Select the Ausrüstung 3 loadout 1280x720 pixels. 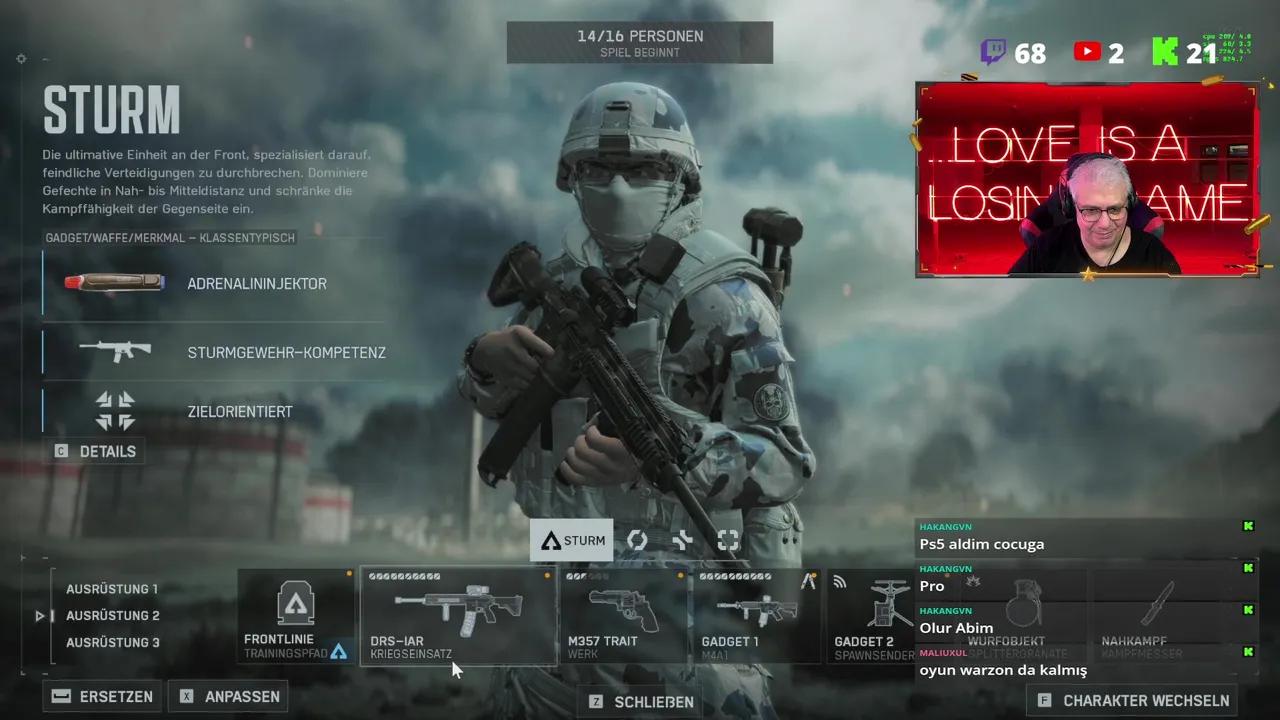pos(112,643)
